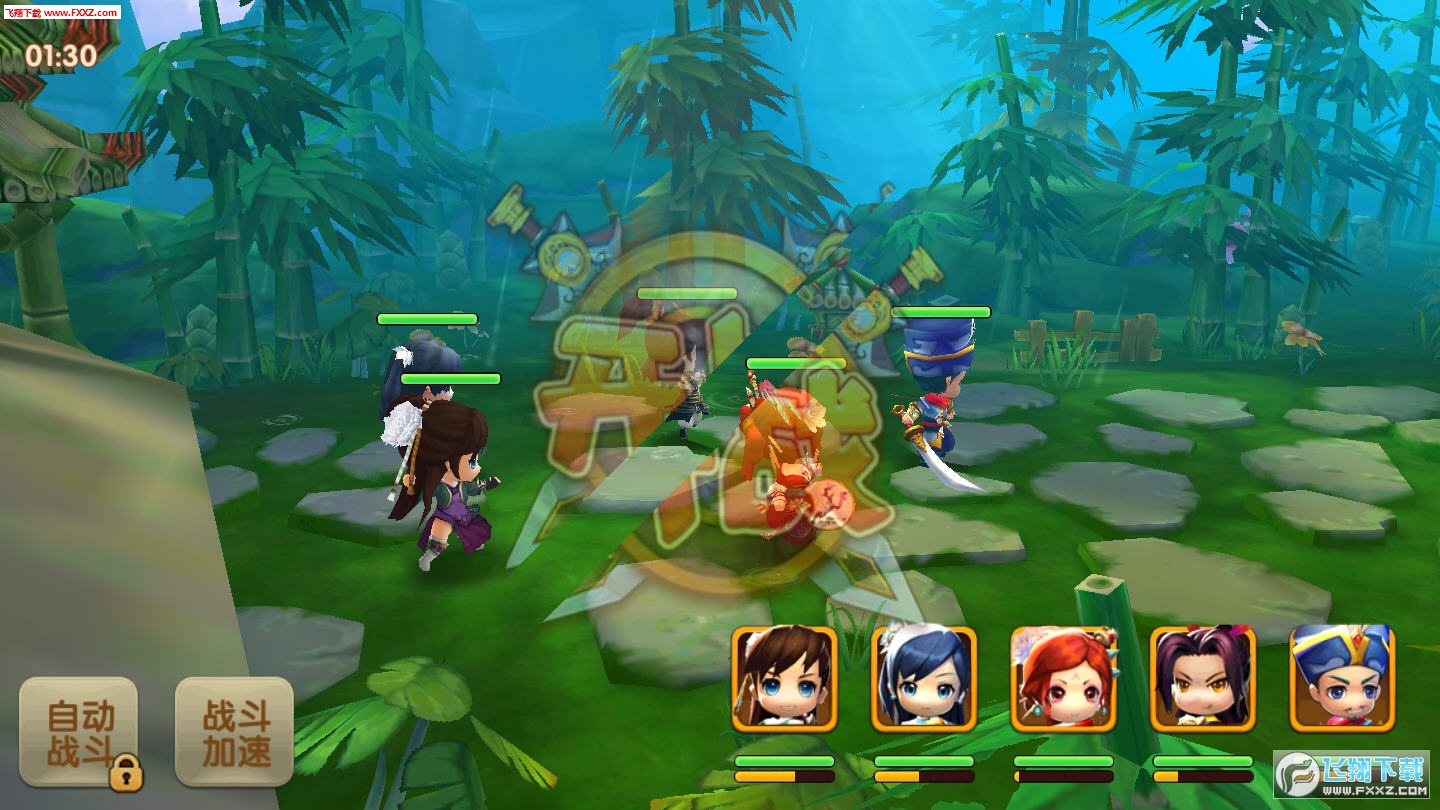The width and height of the screenshot is (1440, 810).
Task: Choose the red-haired heroine portrait
Action: pos(1063,679)
